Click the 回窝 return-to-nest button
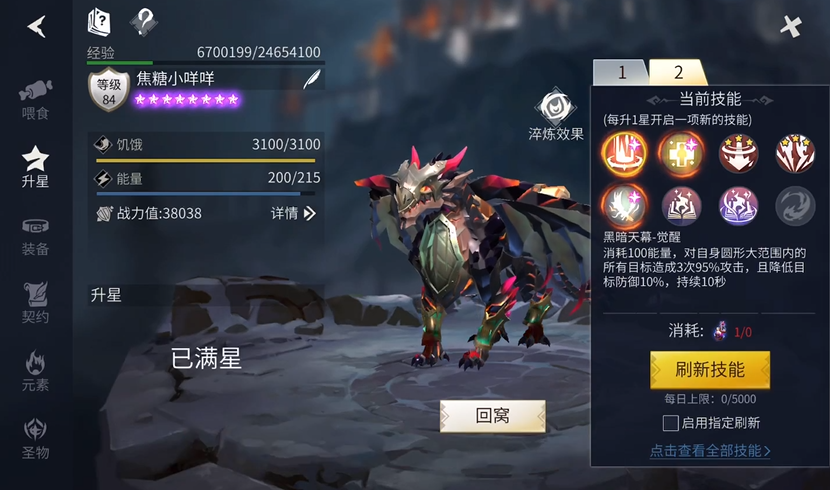830x490 pixels. click(492, 416)
